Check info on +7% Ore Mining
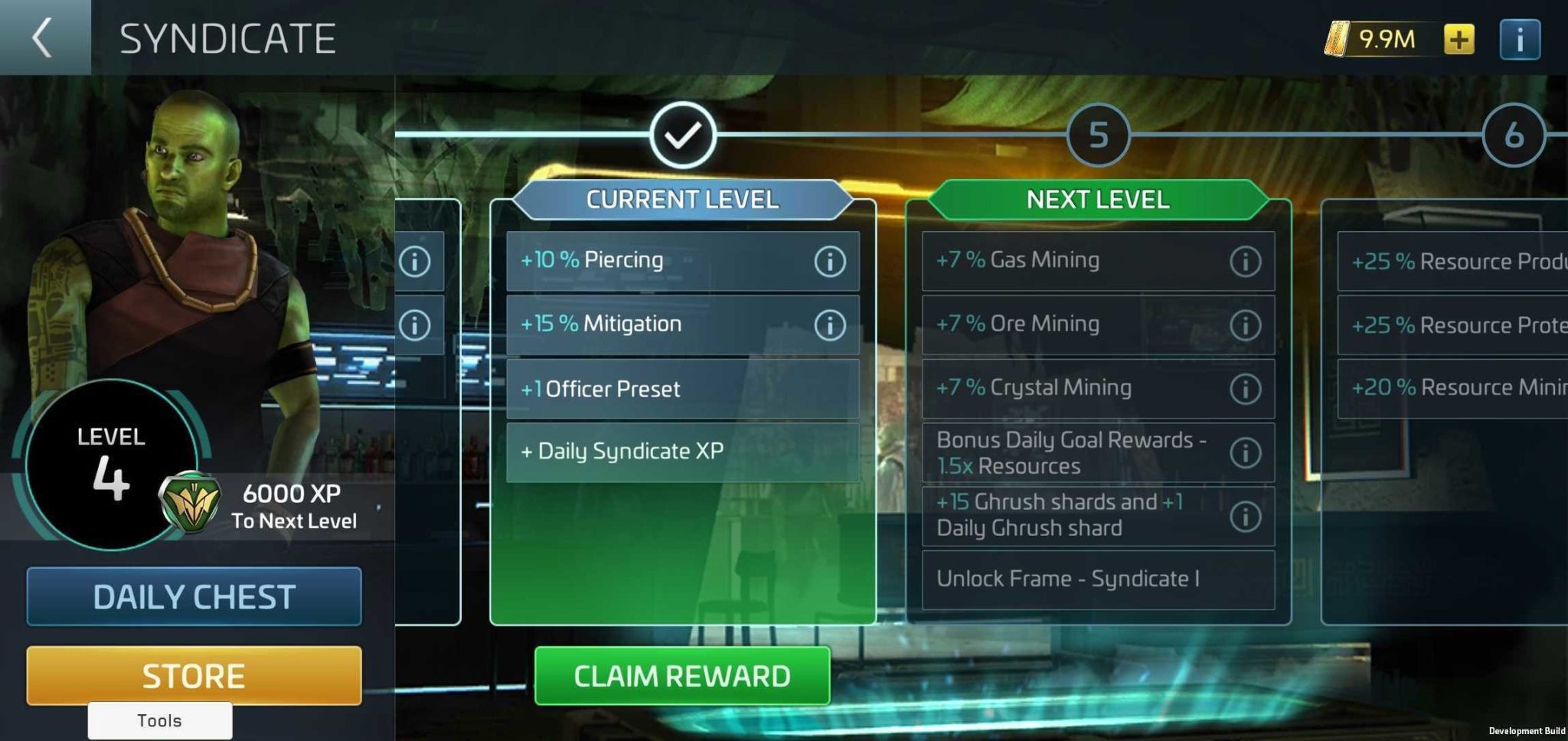 (1245, 324)
